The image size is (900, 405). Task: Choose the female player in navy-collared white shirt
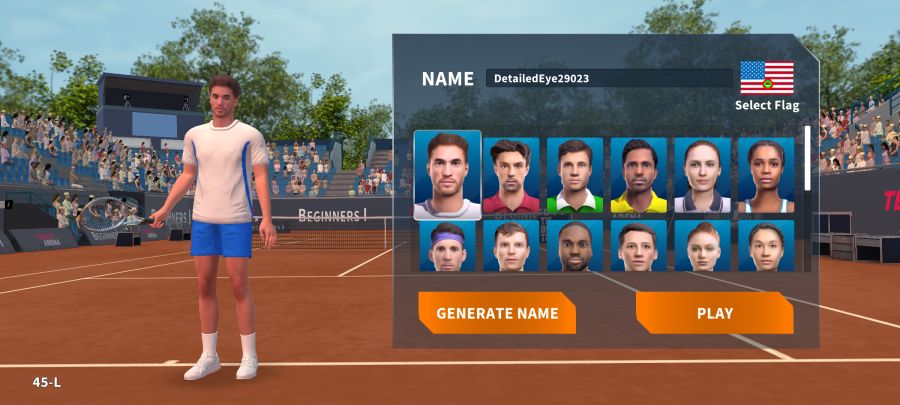coord(702,176)
